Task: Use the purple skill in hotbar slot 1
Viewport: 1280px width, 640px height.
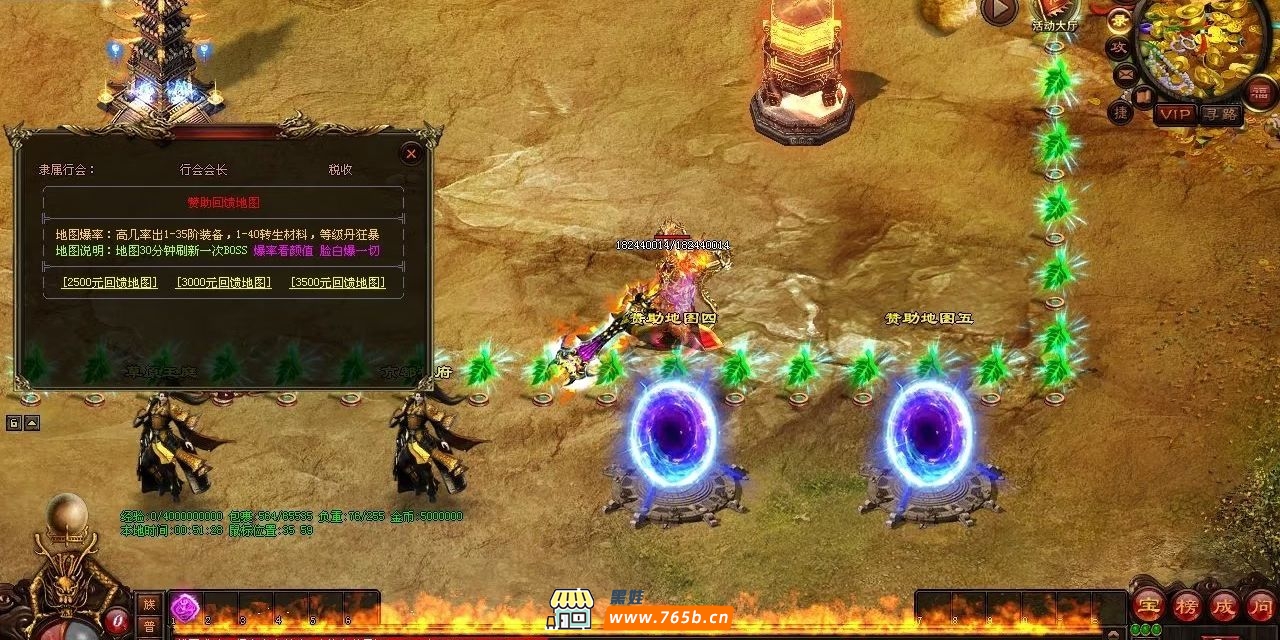Action: tap(185, 607)
